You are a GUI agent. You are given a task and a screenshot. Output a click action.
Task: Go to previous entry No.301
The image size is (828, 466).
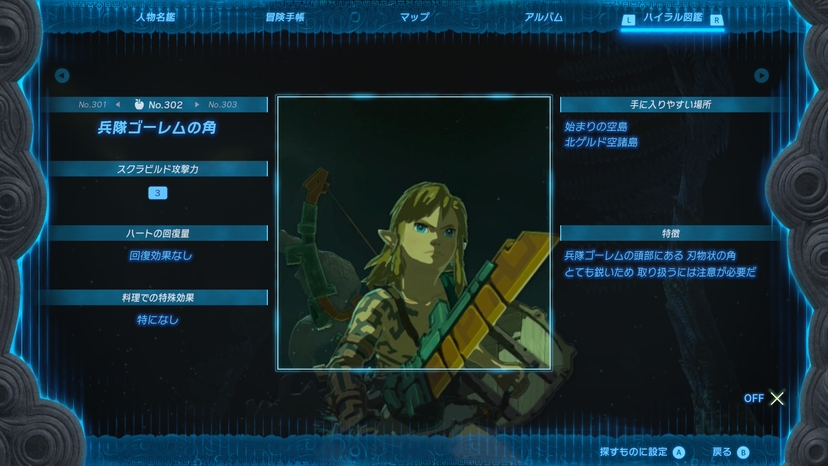coord(99,104)
